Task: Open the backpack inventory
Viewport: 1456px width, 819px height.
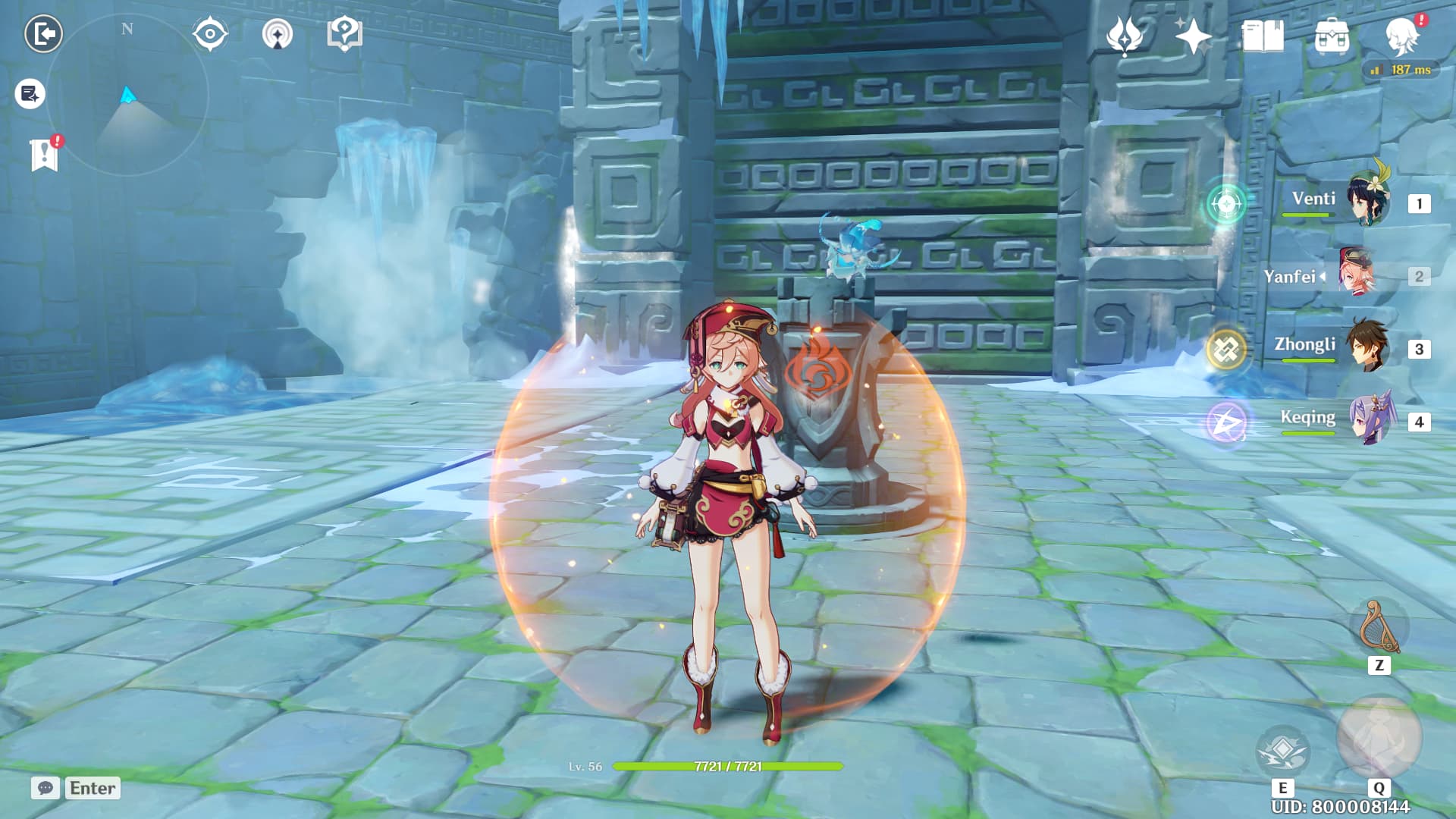Action: point(1332,36)
